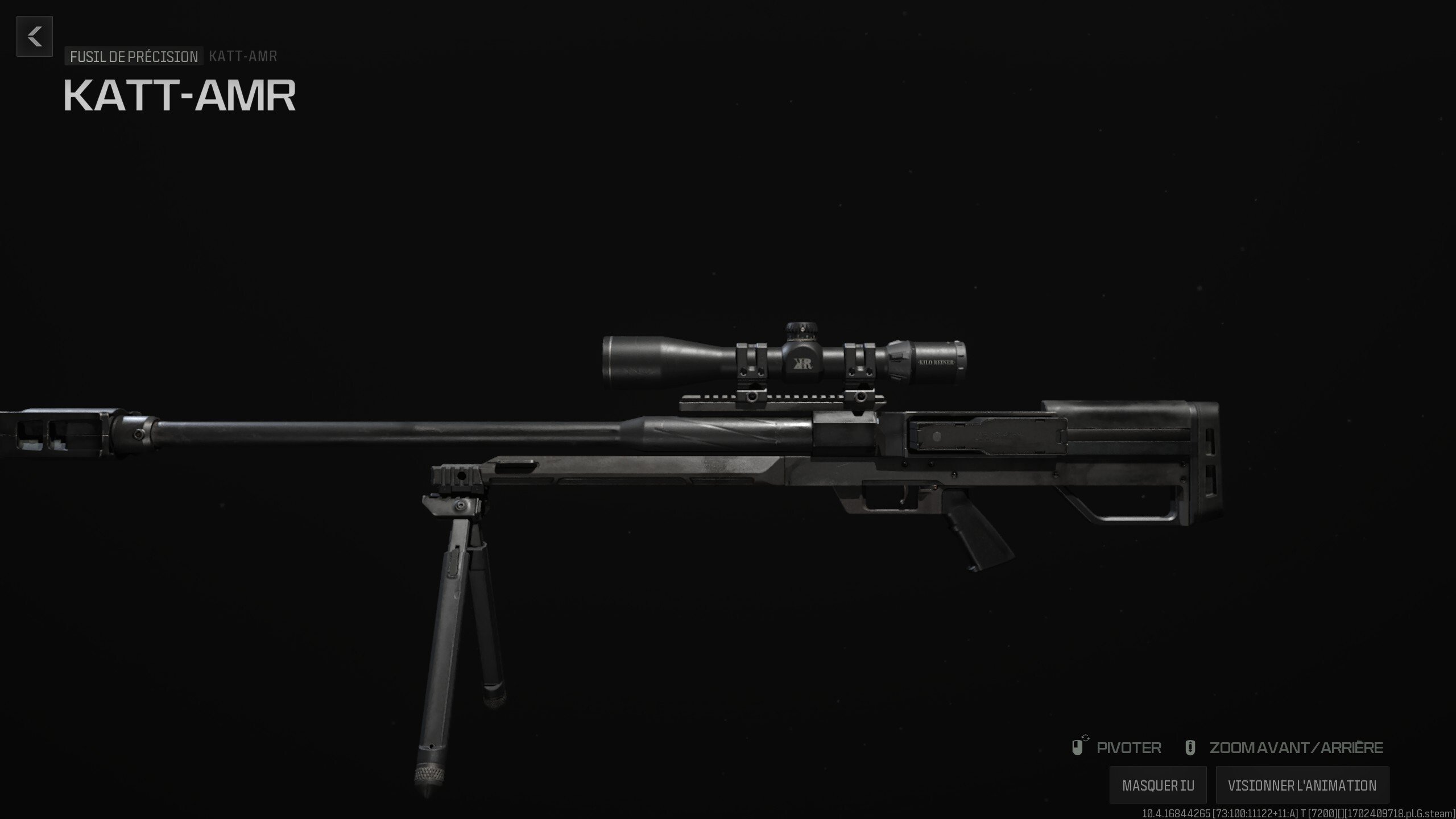Click "MASQUER IU" to hide the interface
The image size is (1456, 819).
(x=1159, y=785)
